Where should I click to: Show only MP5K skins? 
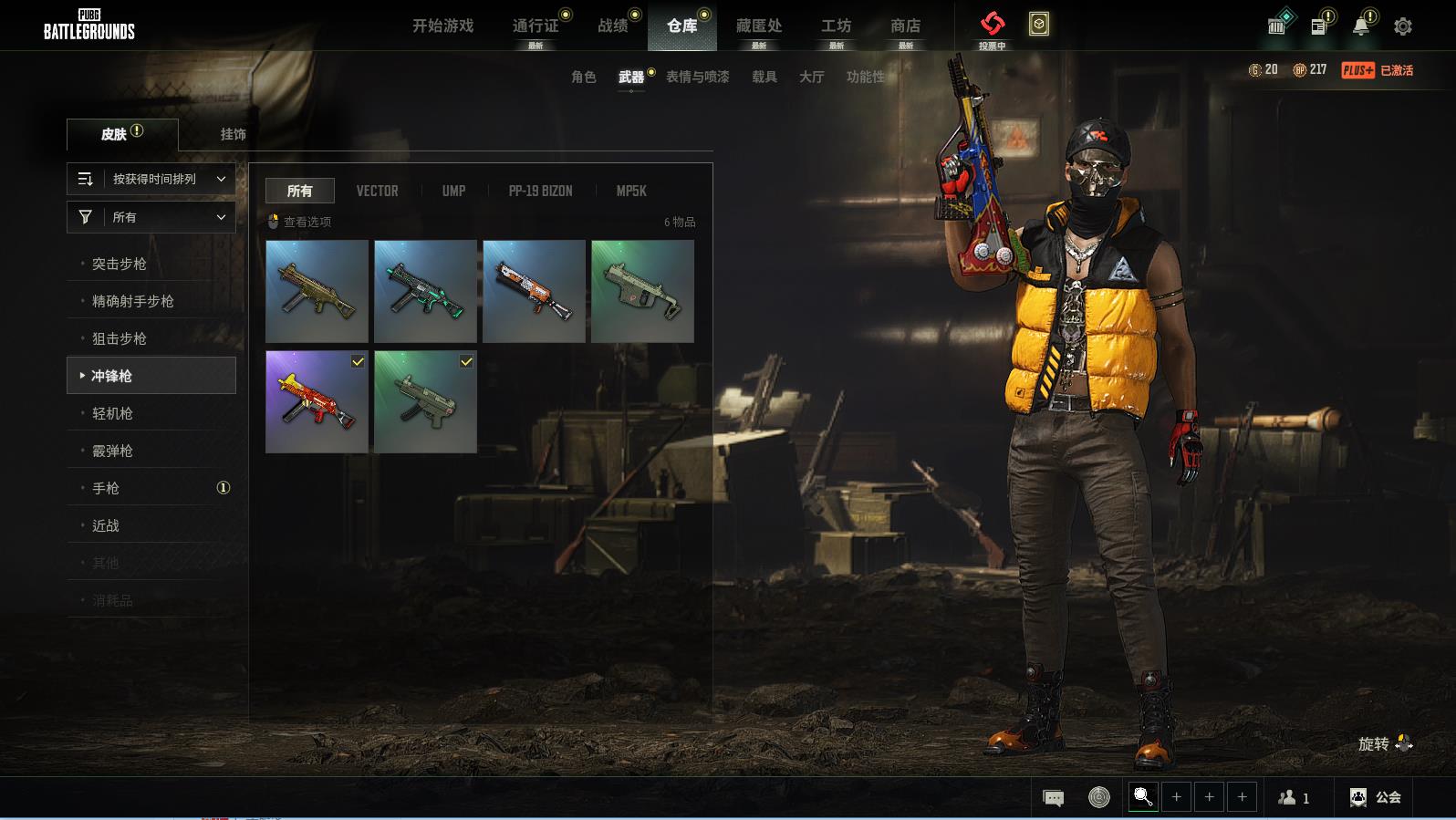pos(630,191)
